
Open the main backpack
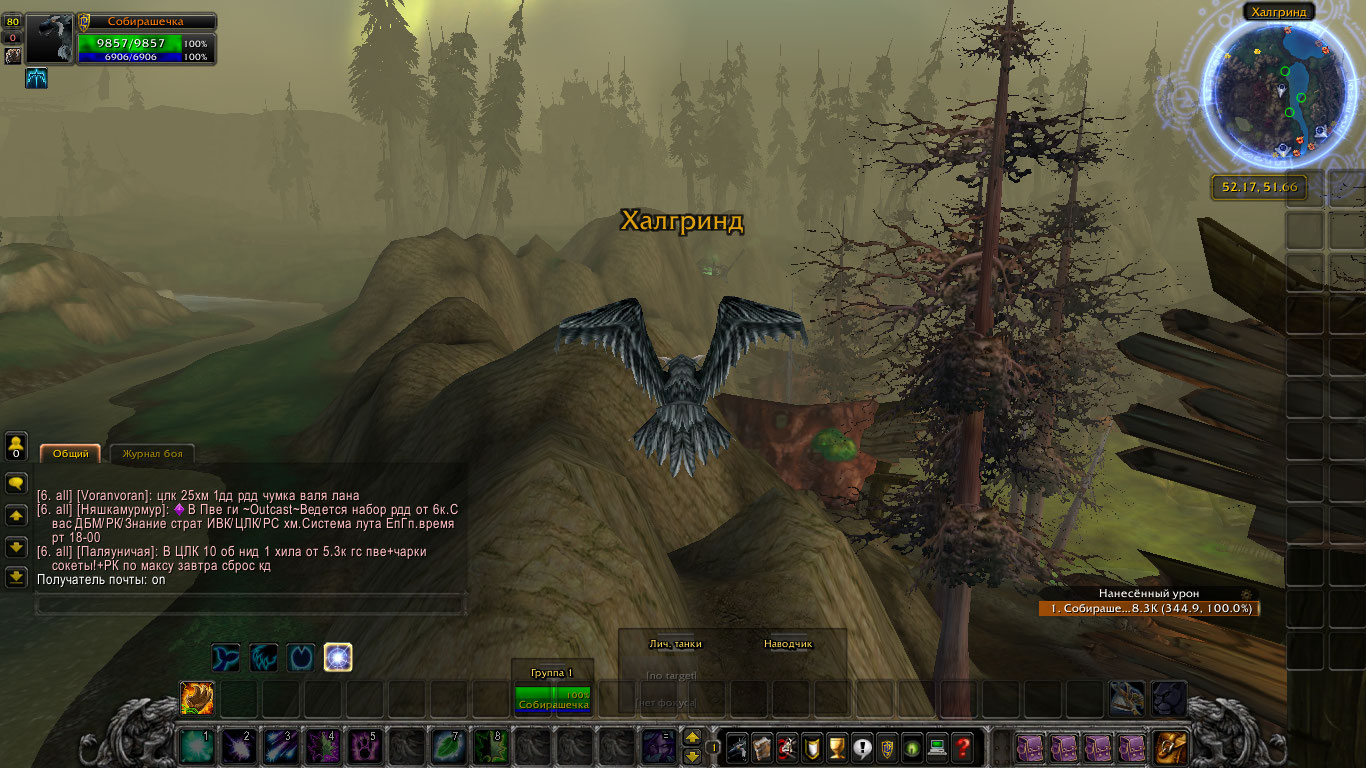1170,747
